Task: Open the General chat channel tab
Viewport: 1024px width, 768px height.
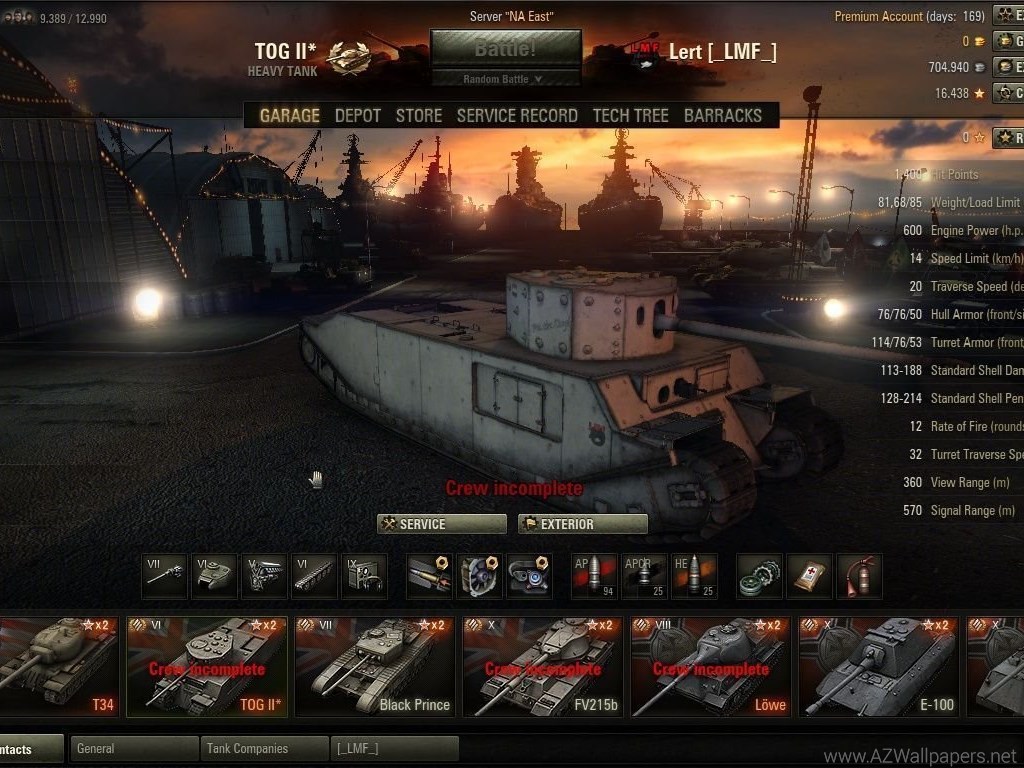Action: tap(134, 748)
